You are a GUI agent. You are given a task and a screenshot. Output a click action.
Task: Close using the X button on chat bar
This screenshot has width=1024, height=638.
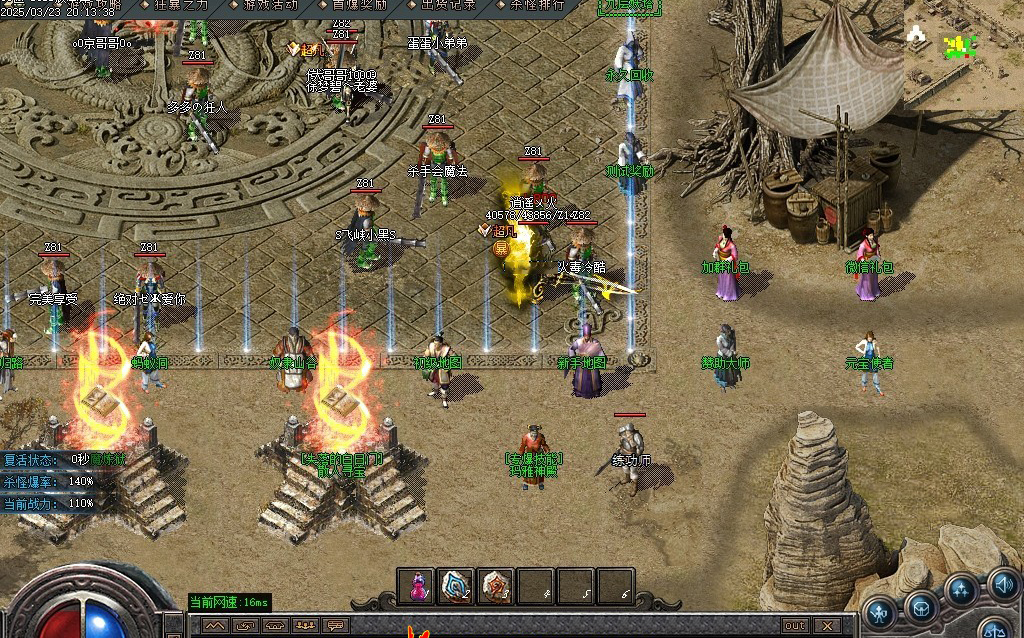tap(827, 626)
